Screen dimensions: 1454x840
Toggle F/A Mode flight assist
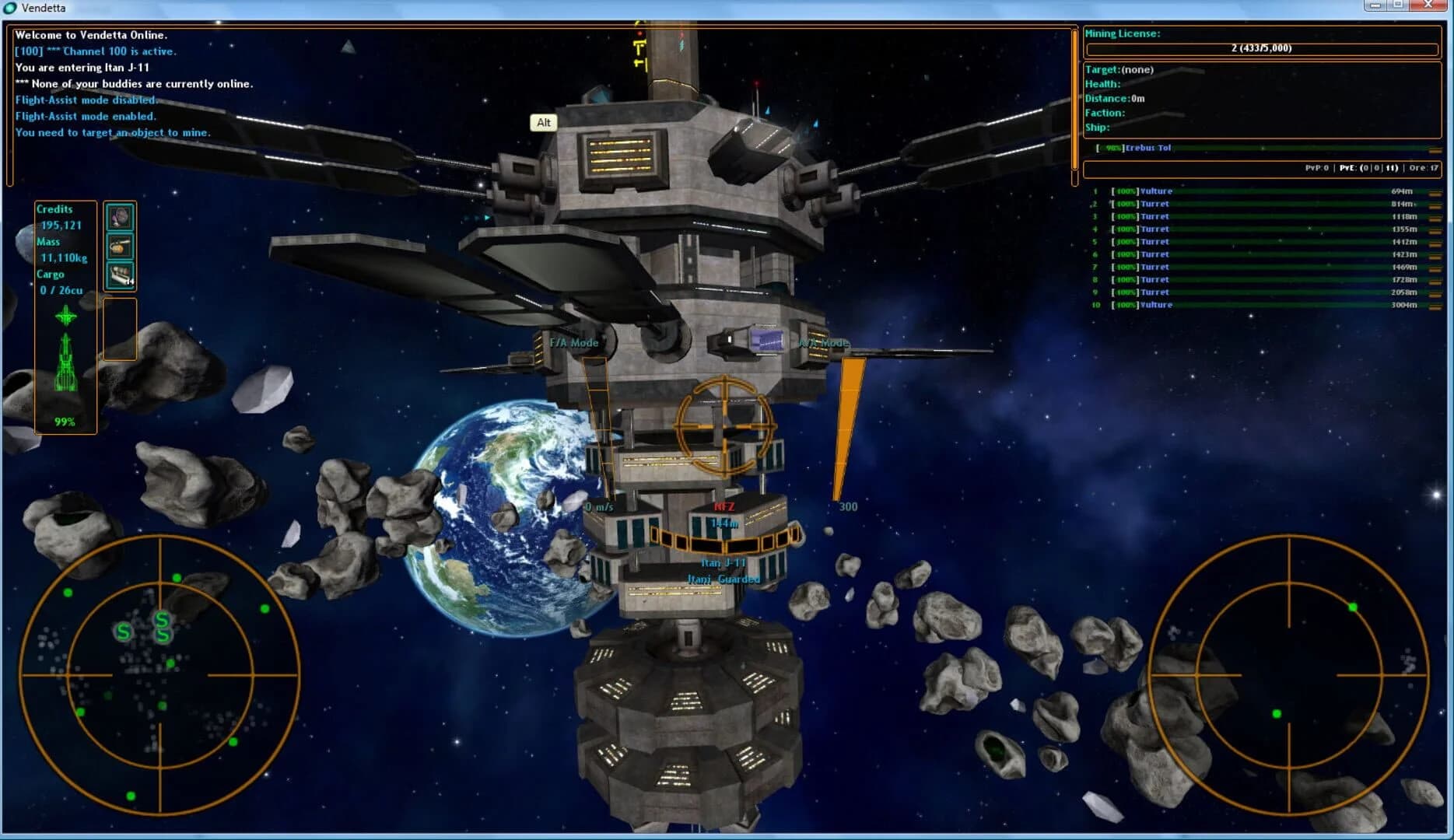point(573,341)
